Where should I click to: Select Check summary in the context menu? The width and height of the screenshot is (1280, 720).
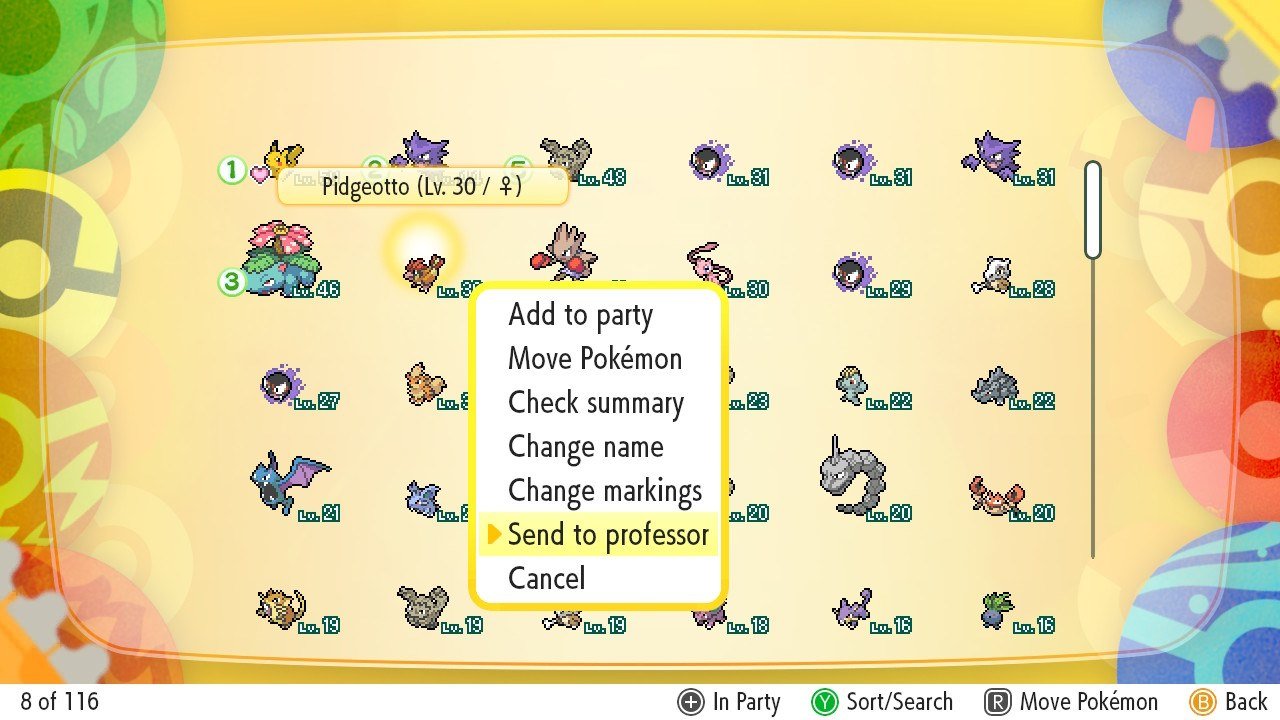[x=596, y=402]
